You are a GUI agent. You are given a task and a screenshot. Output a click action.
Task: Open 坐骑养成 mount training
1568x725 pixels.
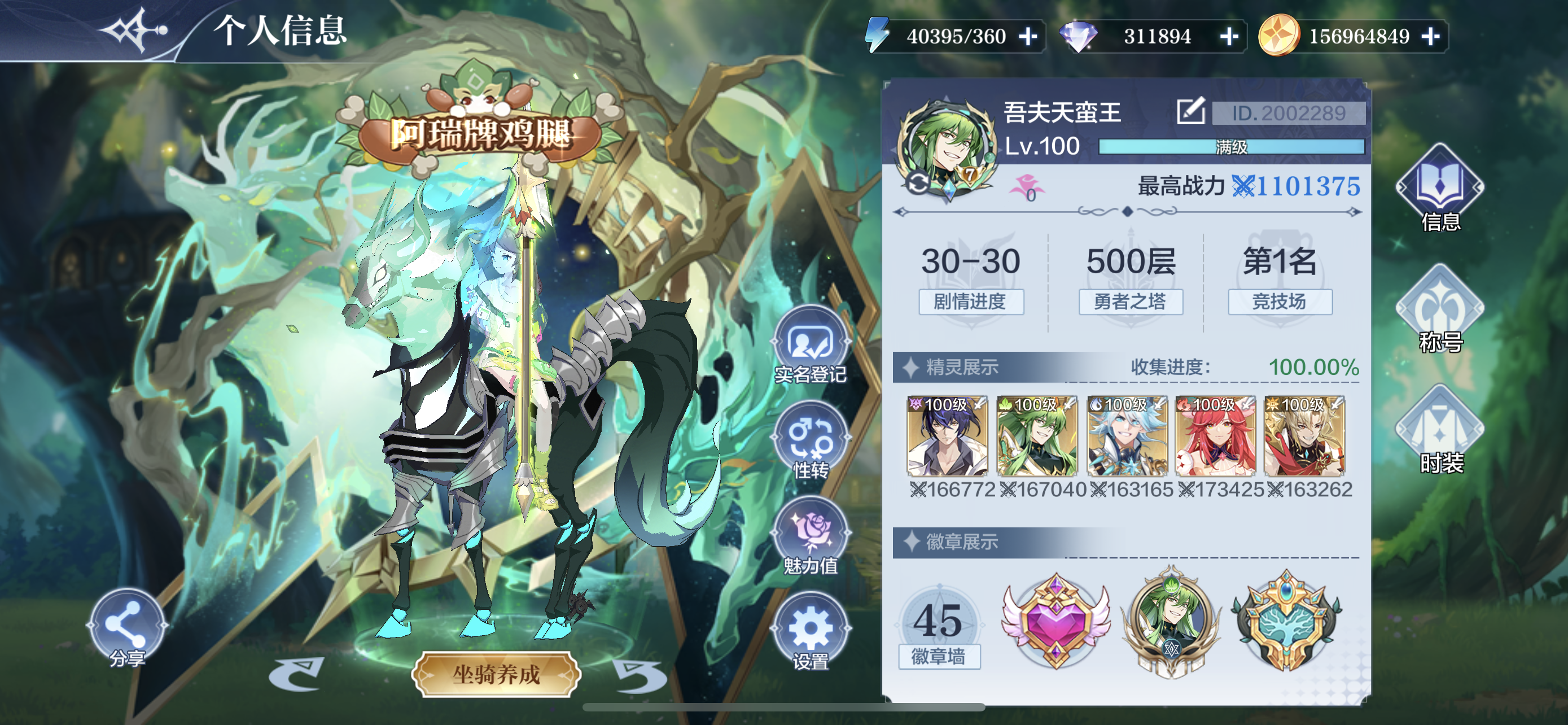click(496, 675)
